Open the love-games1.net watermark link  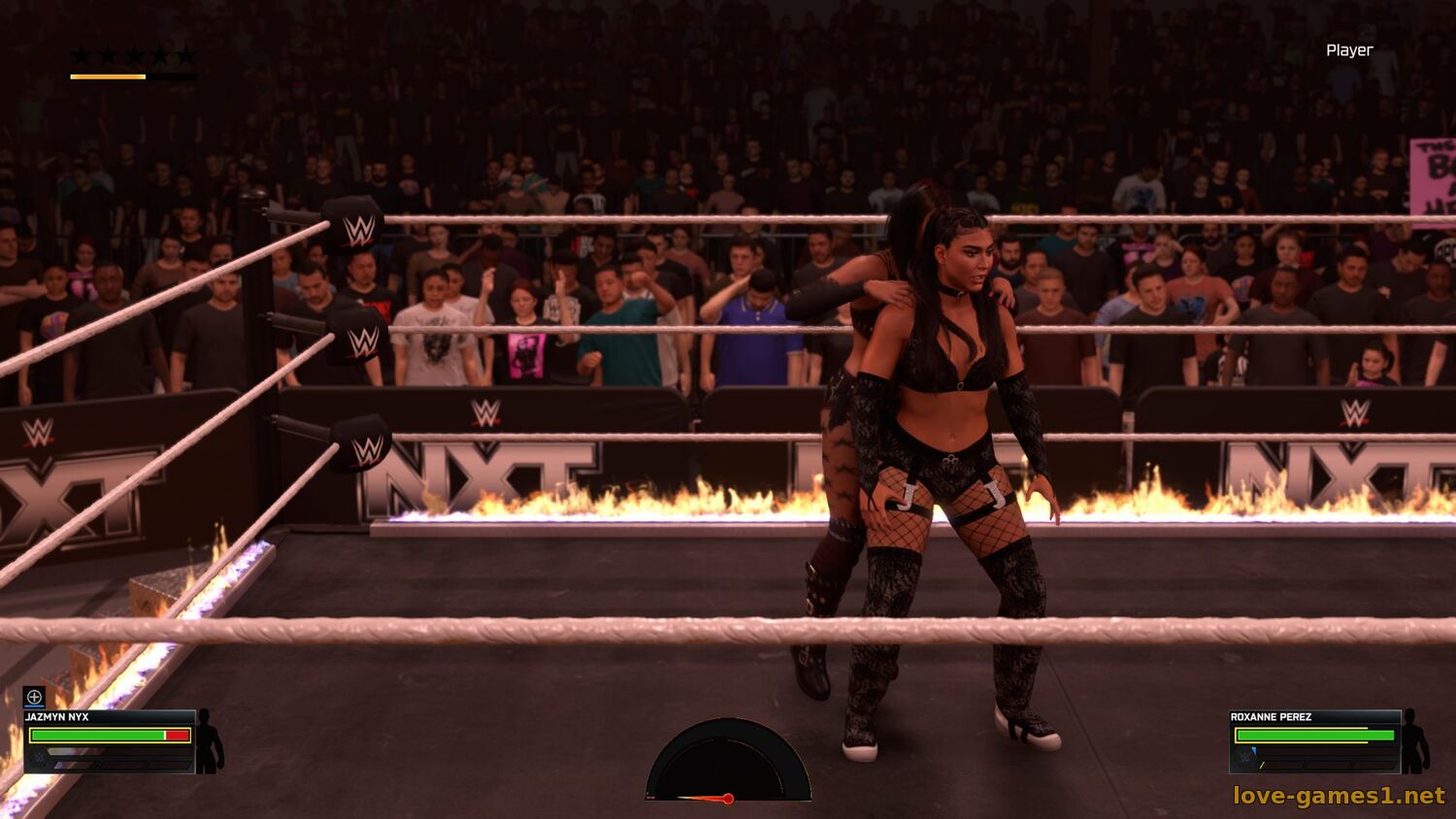pyautogui.click(x=1339, y=796)
